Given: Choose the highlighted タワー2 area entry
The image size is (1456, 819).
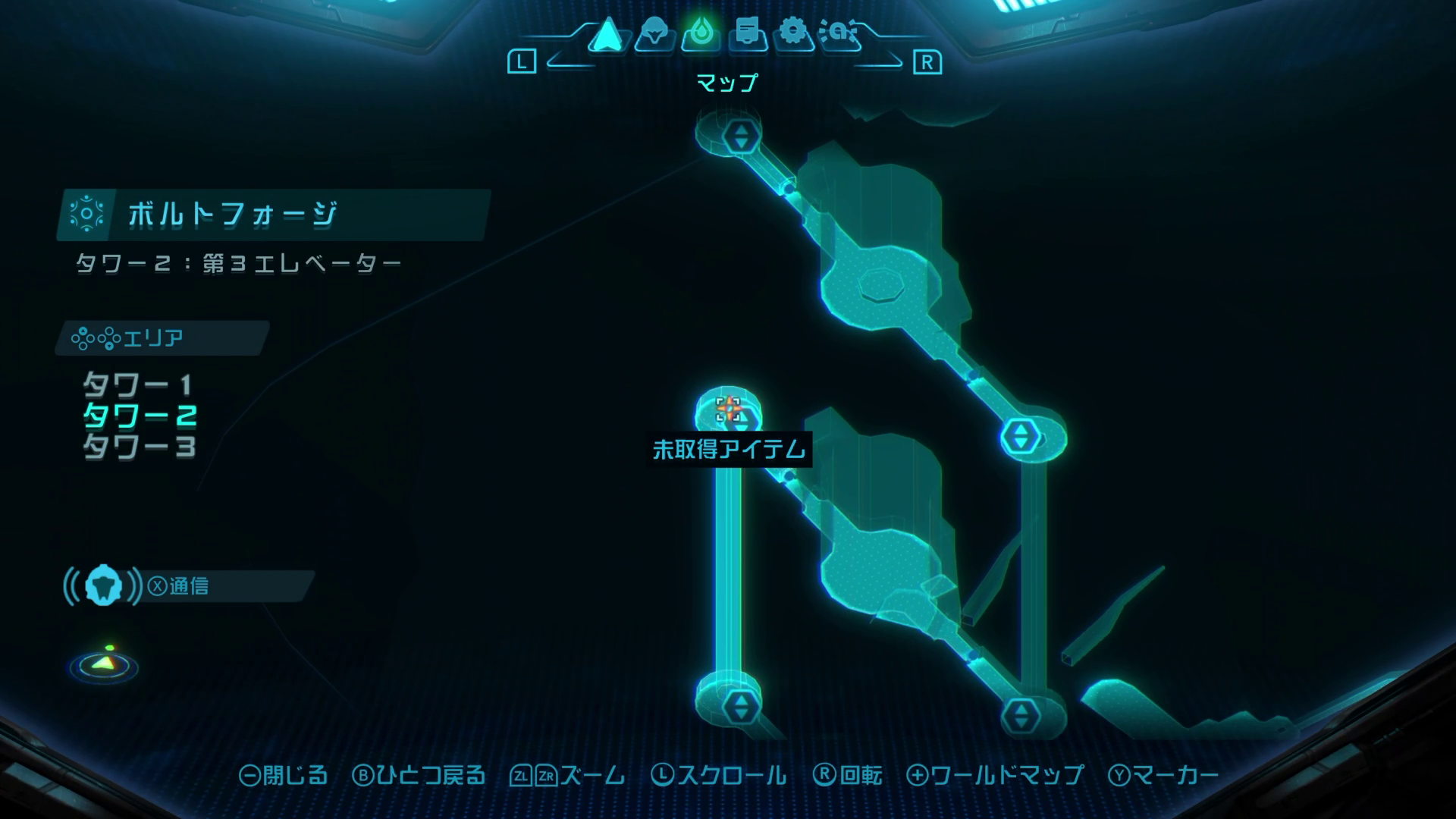Looking at the screenshot, I should 140,416.
